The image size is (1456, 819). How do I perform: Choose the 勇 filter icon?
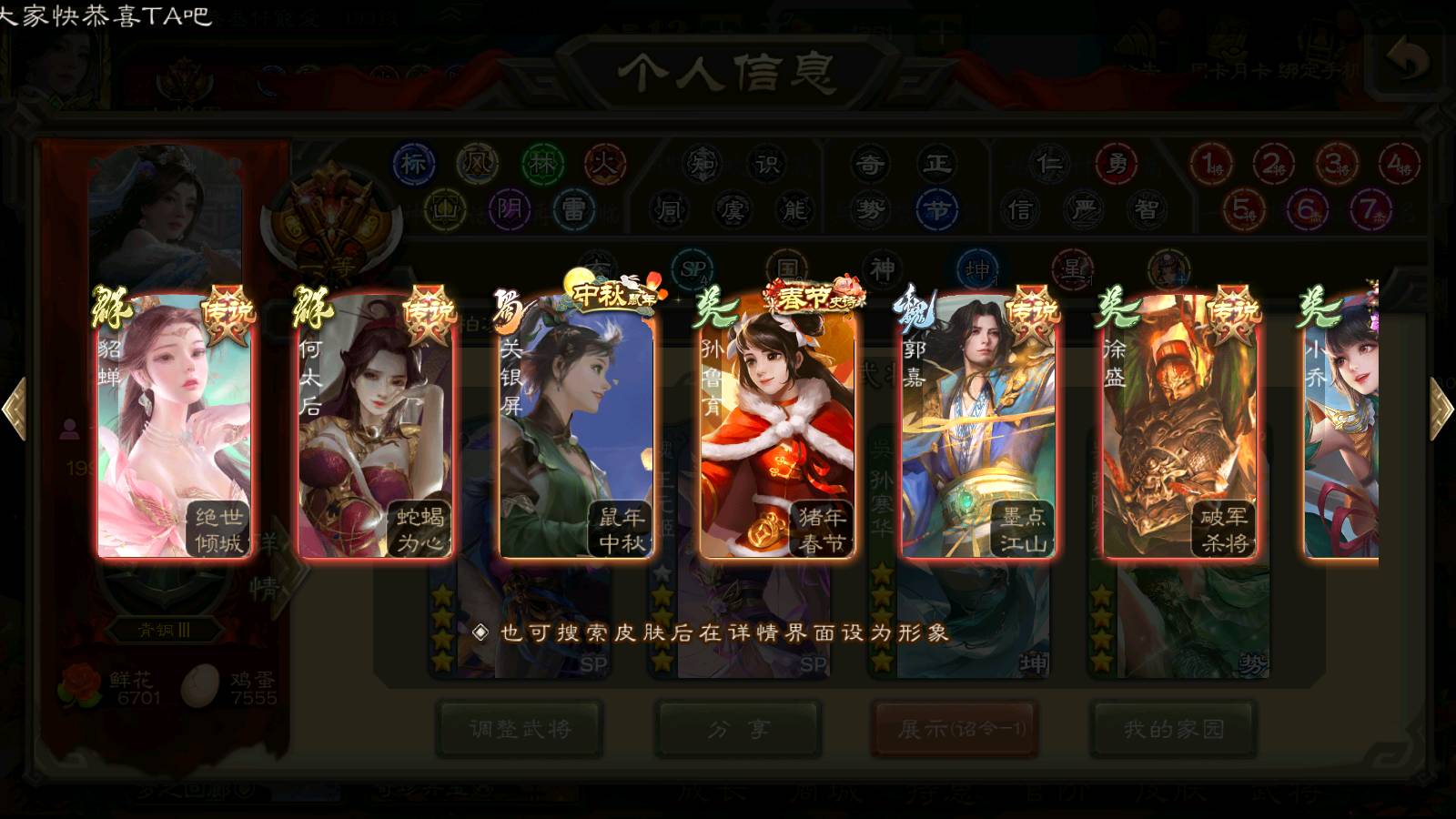(1117, 164)
